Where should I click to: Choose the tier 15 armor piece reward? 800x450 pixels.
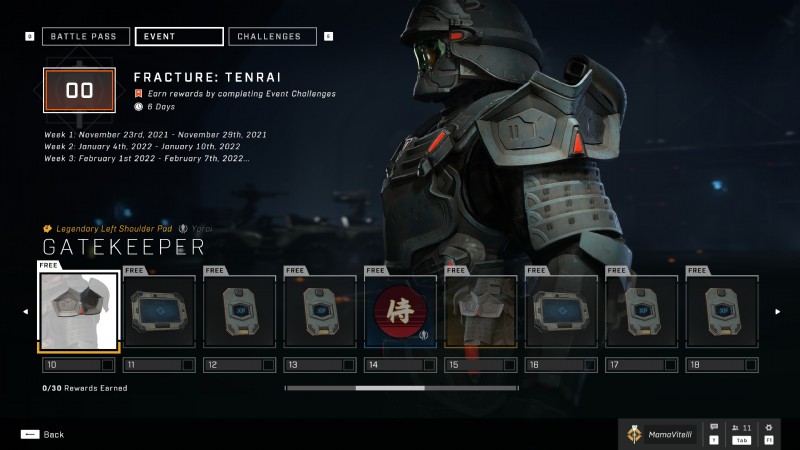481,312
